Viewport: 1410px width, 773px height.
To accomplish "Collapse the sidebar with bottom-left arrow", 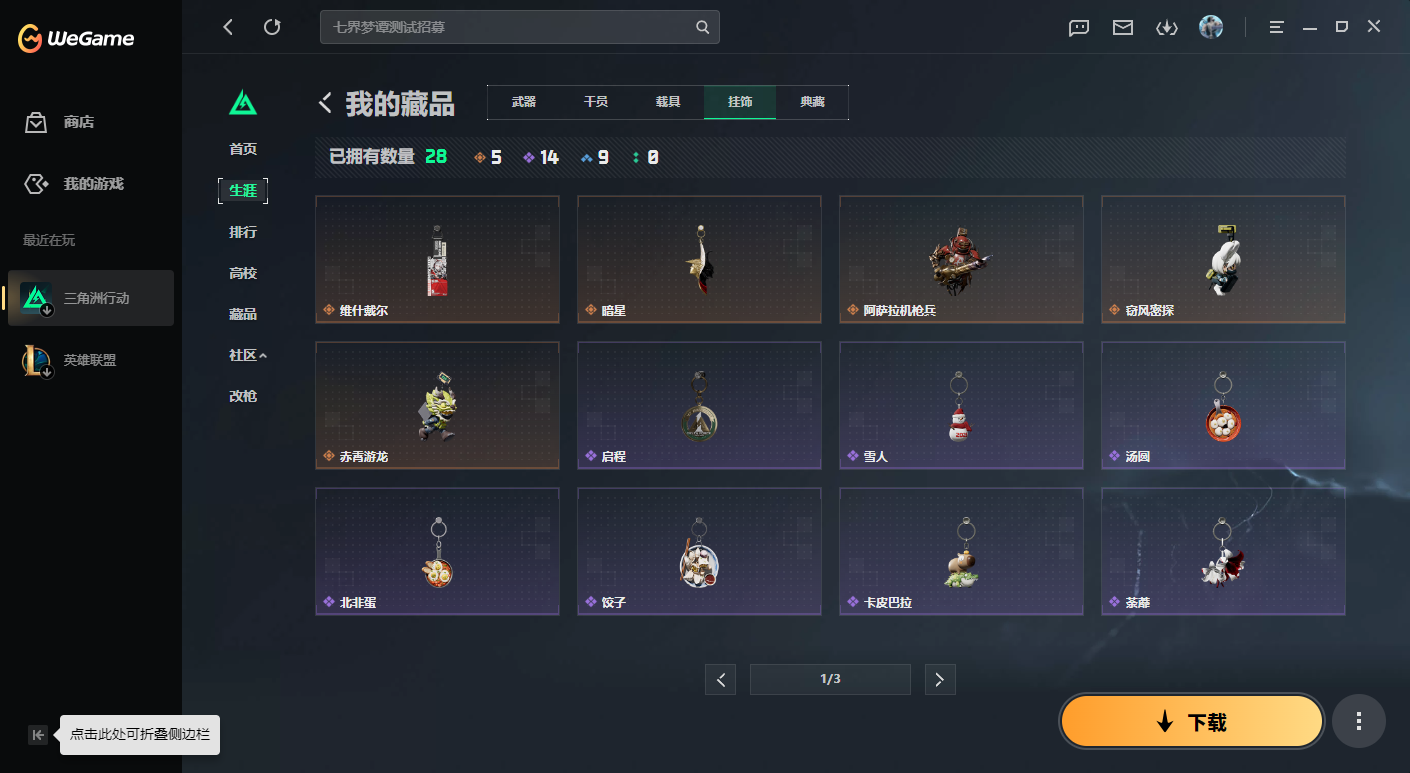I will 37,734.
